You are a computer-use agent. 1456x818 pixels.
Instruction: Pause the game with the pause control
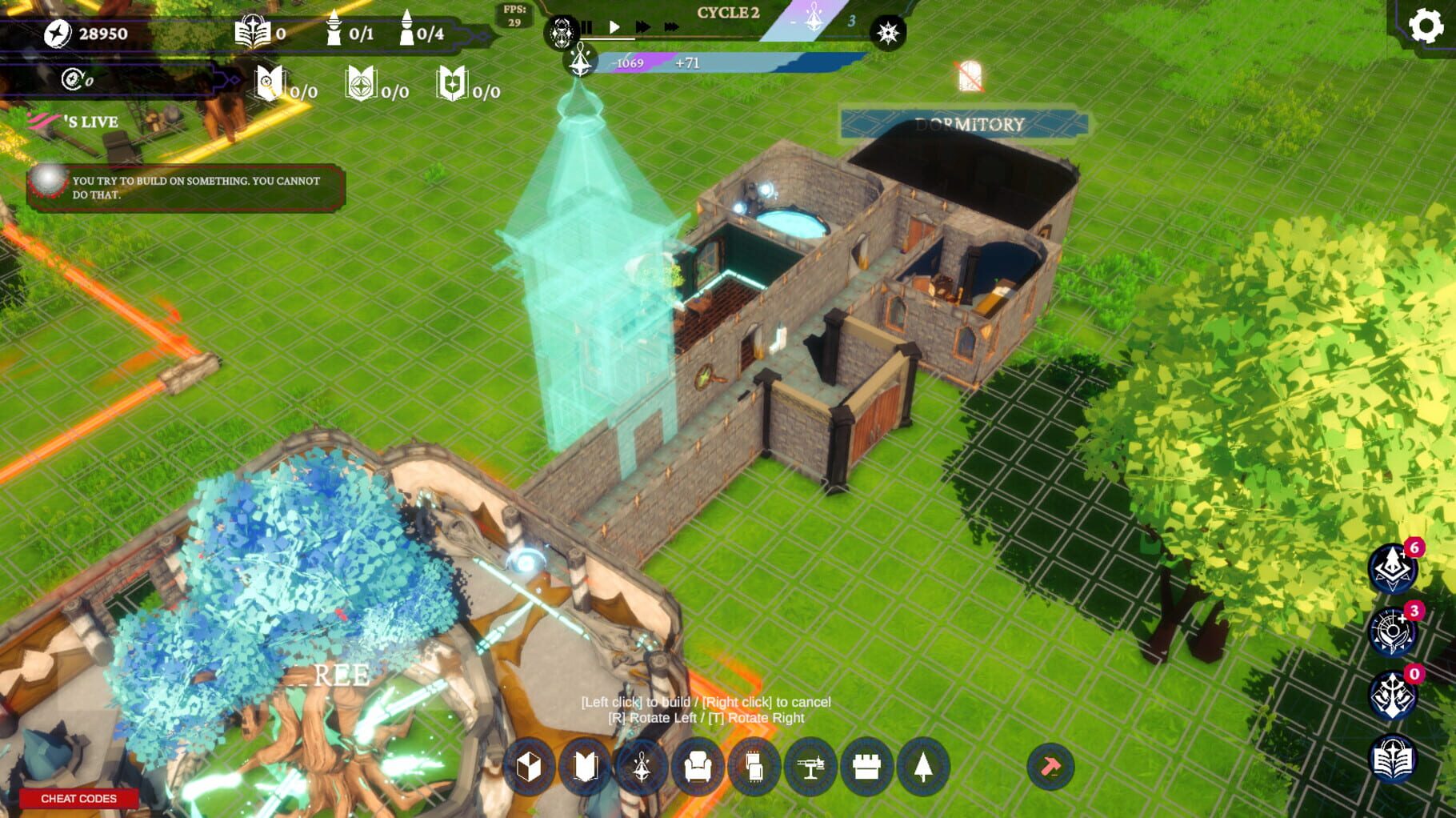(x=588, y=28)
